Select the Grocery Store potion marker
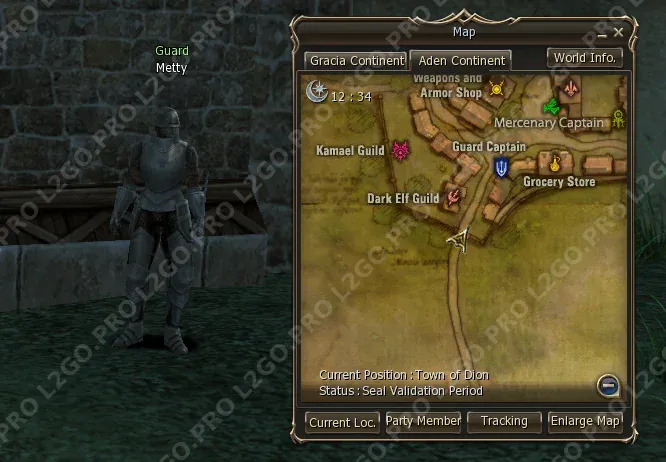 [553, 162]
